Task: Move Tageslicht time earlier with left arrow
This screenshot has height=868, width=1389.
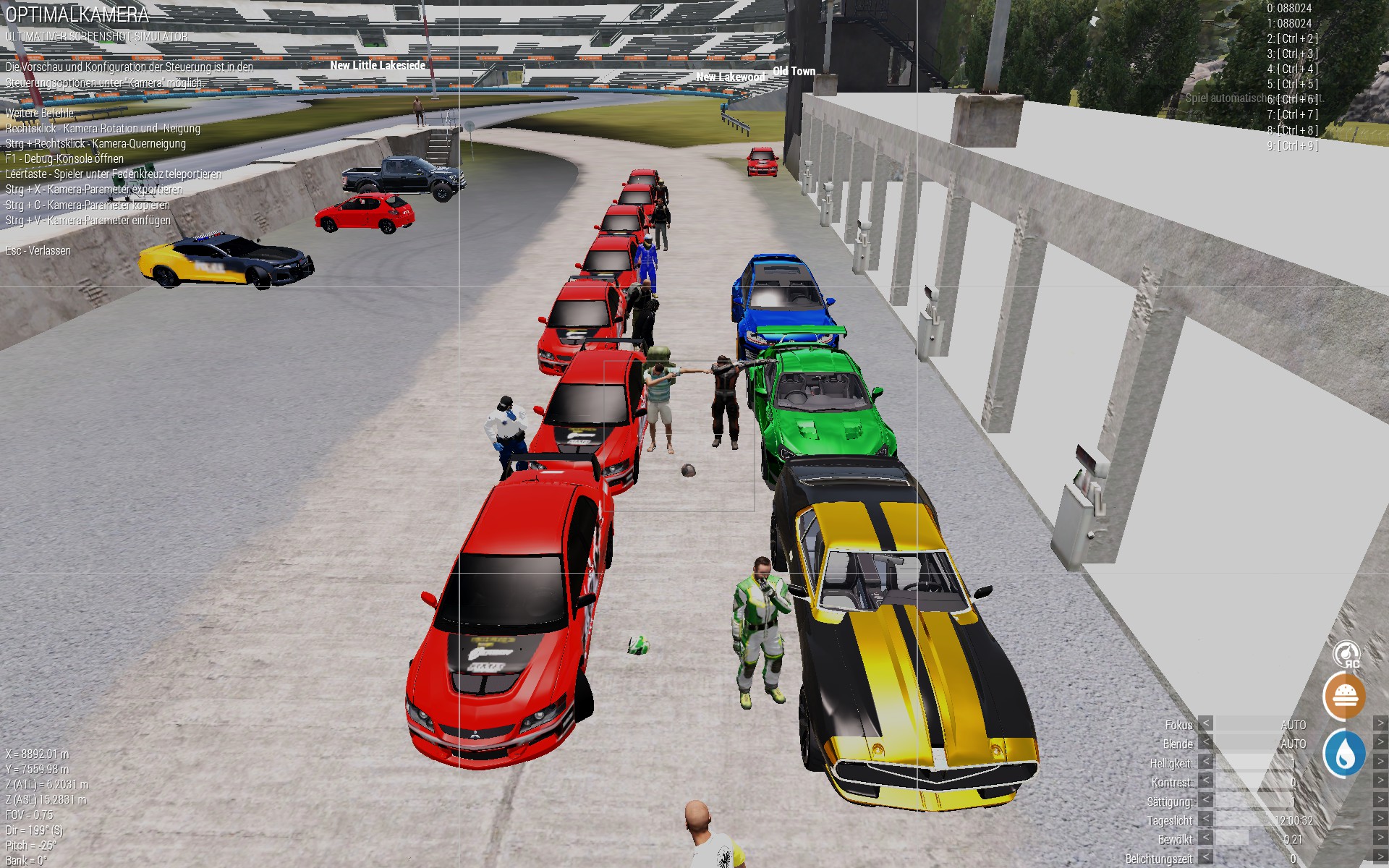Action: [x=1205, y=820]
